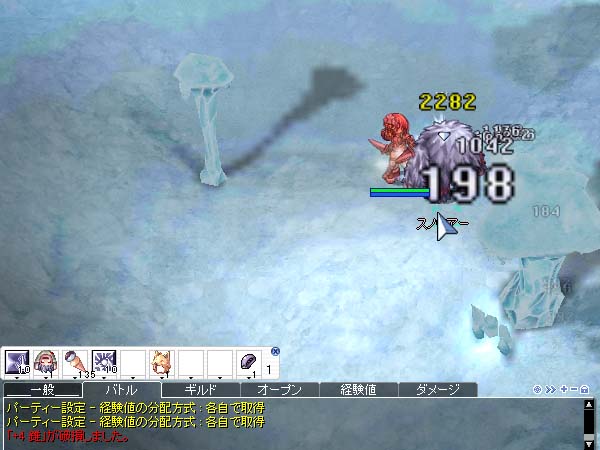
Task: Select the バトル chat tab
Action: 121,389
